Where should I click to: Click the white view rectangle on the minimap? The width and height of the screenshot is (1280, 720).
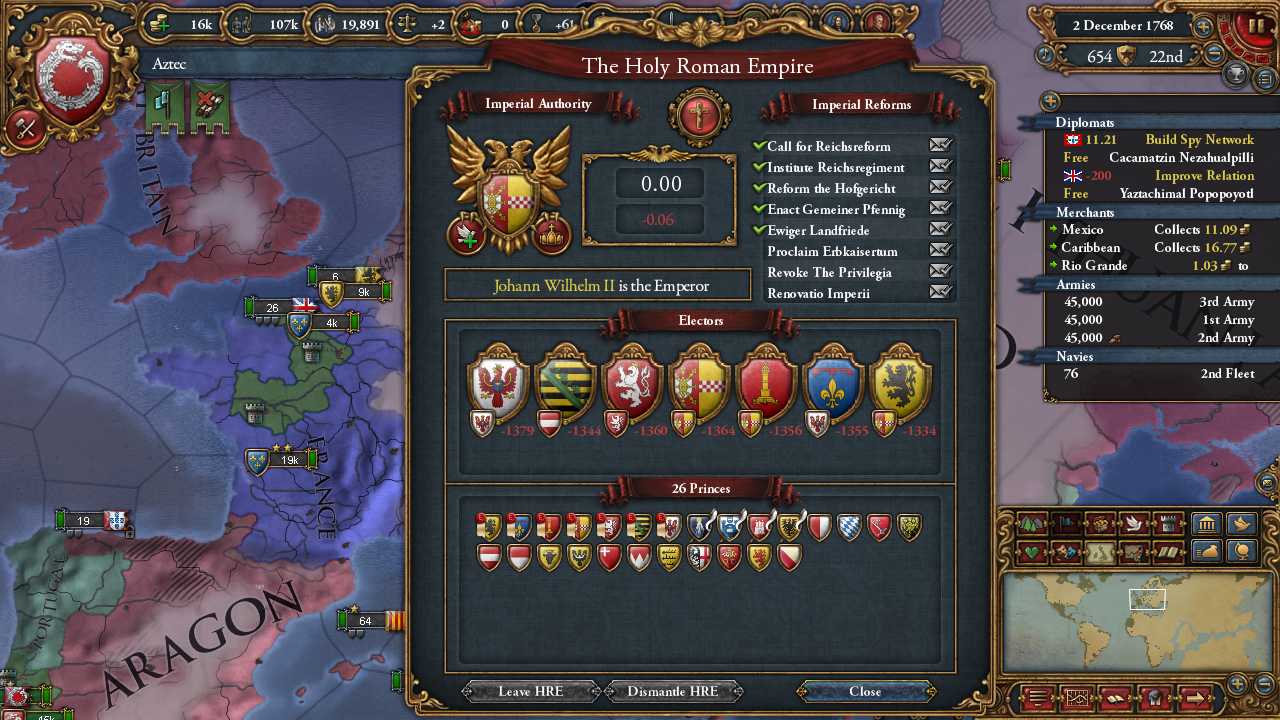click(x=1146, y=600)
